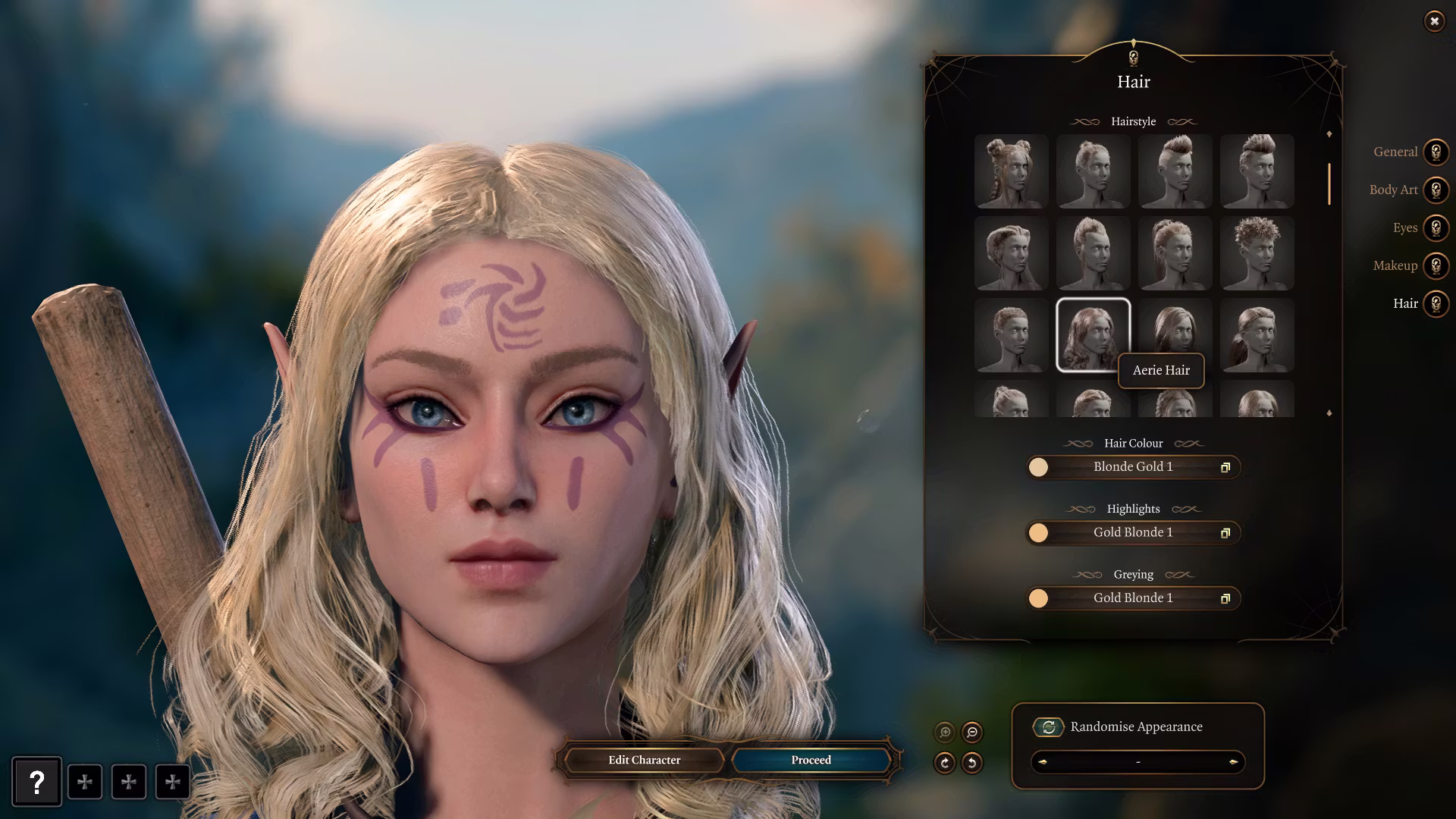Pick the twin buns hairstyle thumbnail
The height and width of the screenshot is (819, 1456).
click(x=1011, y=171)
